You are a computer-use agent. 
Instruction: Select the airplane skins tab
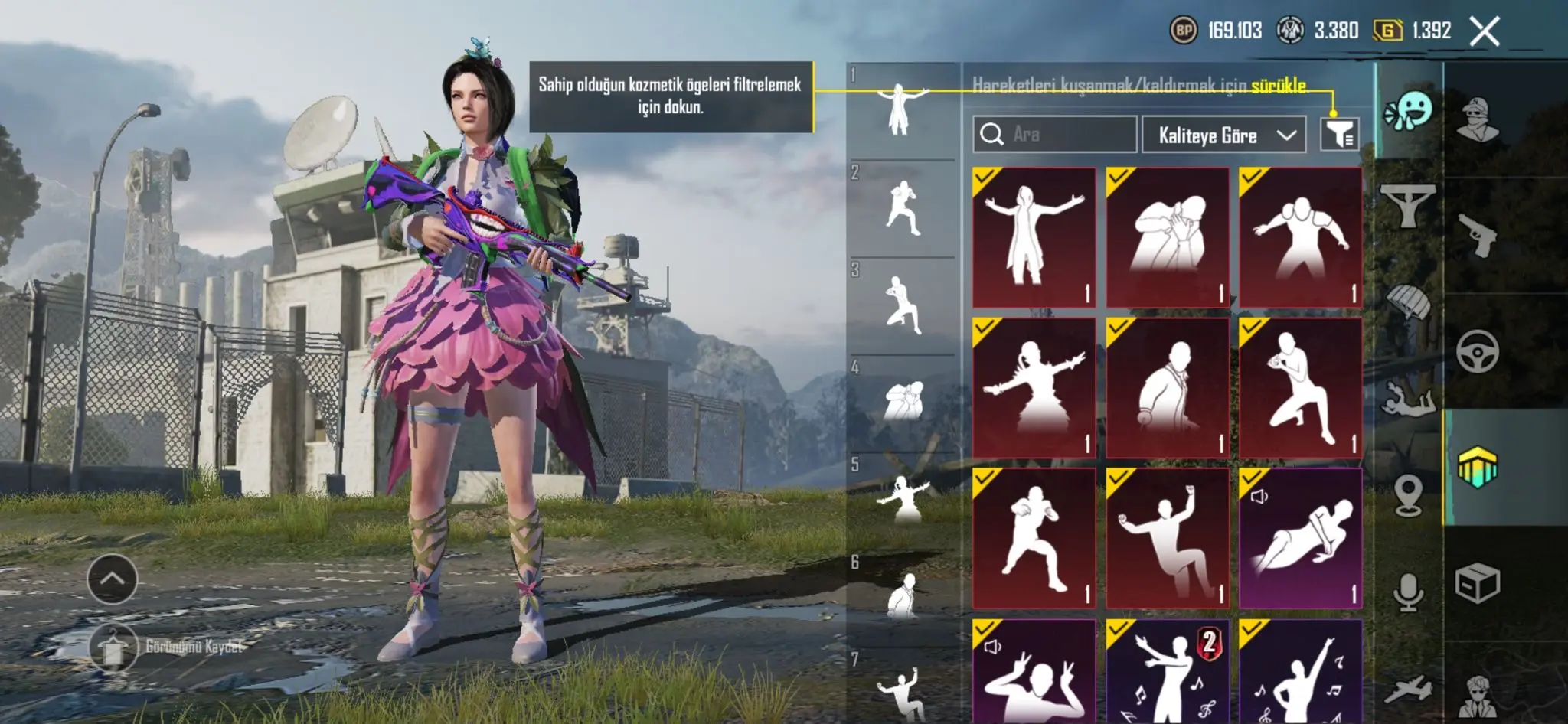pos(1409,689)
